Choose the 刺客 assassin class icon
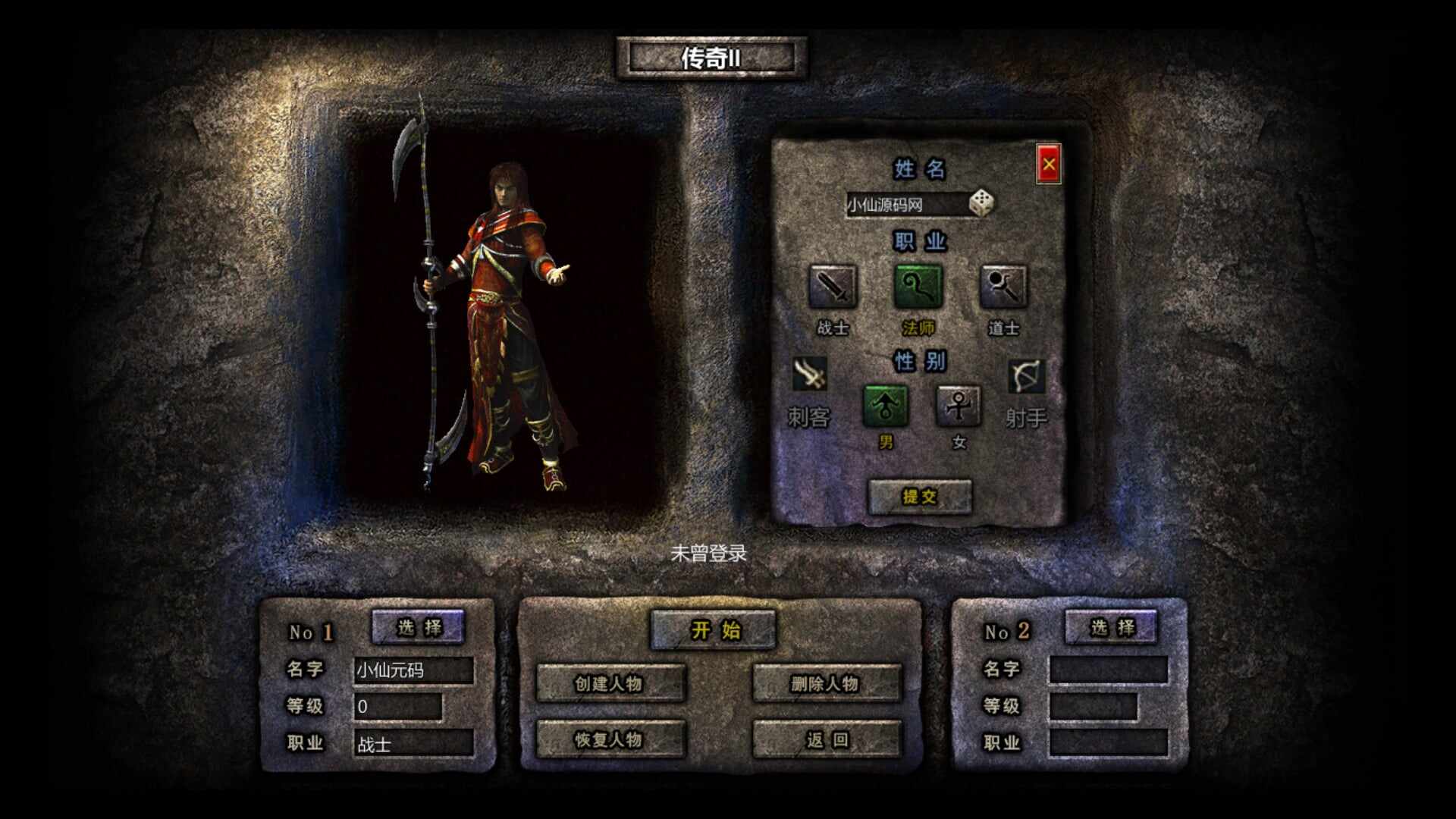This screenshot has width=1456, height=819. pyautogui.click(x=809, y=375)
